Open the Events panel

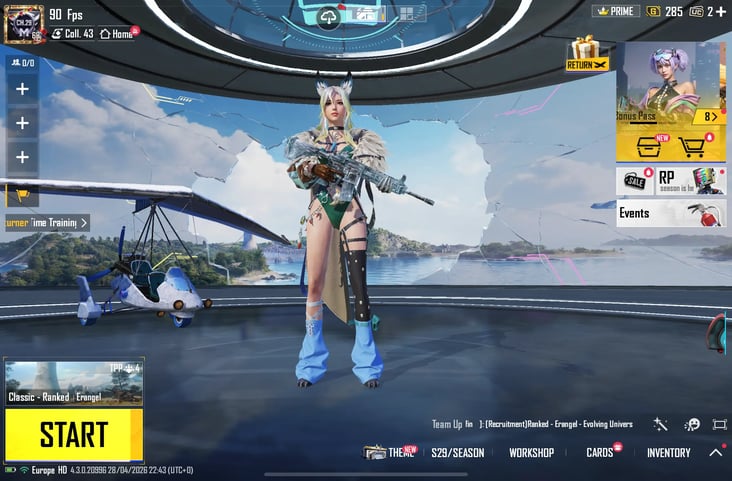pyautogui.click(x=670, y=213)
